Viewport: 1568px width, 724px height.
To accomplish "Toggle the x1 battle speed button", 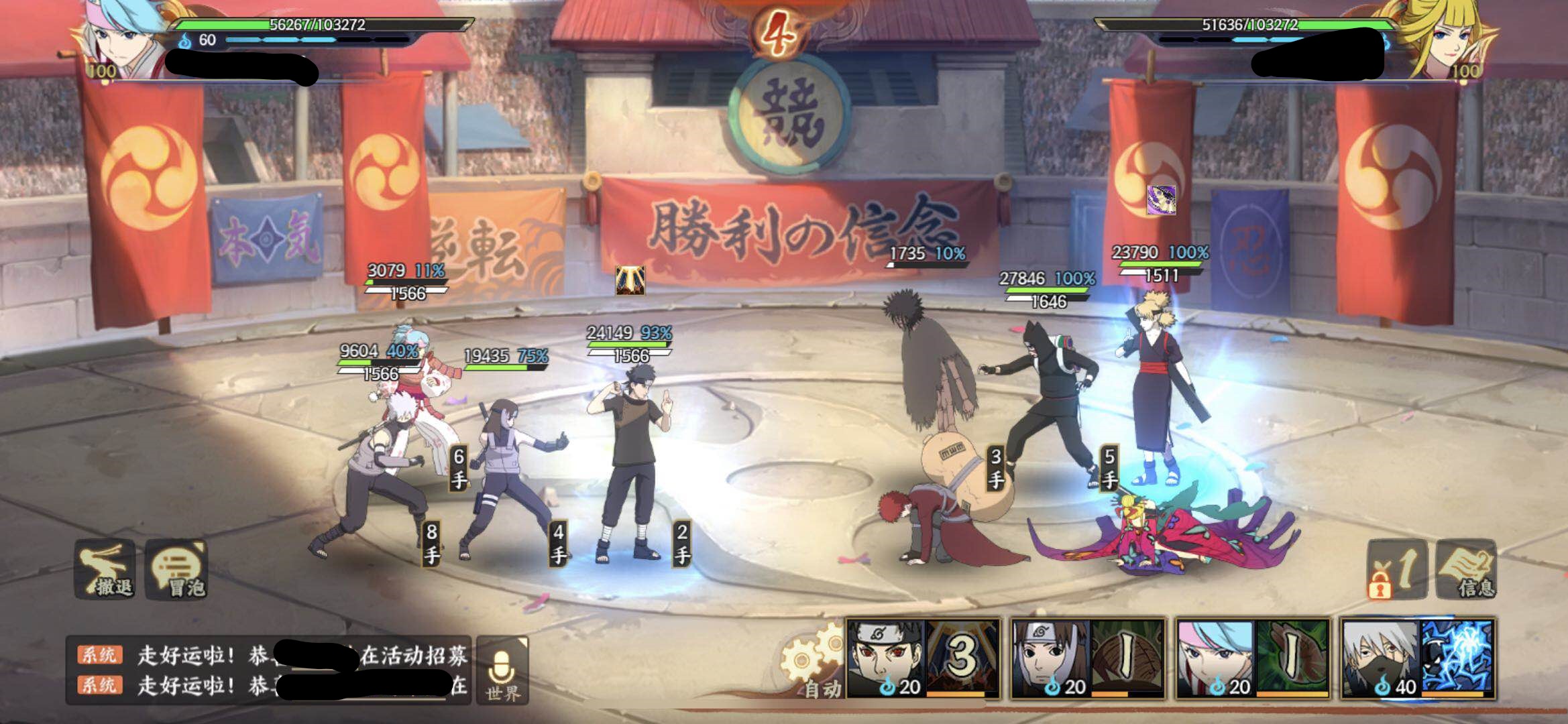I will [1398, 570].
